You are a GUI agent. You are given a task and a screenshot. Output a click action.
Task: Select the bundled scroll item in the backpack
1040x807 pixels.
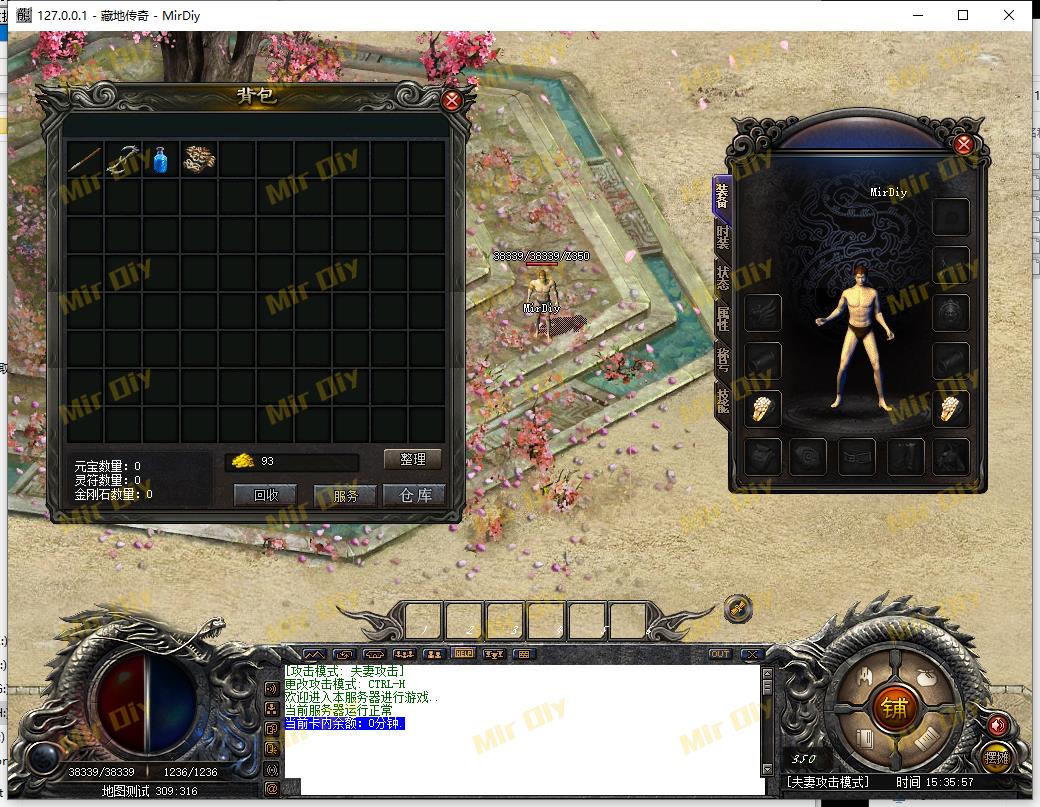[199, 159]
